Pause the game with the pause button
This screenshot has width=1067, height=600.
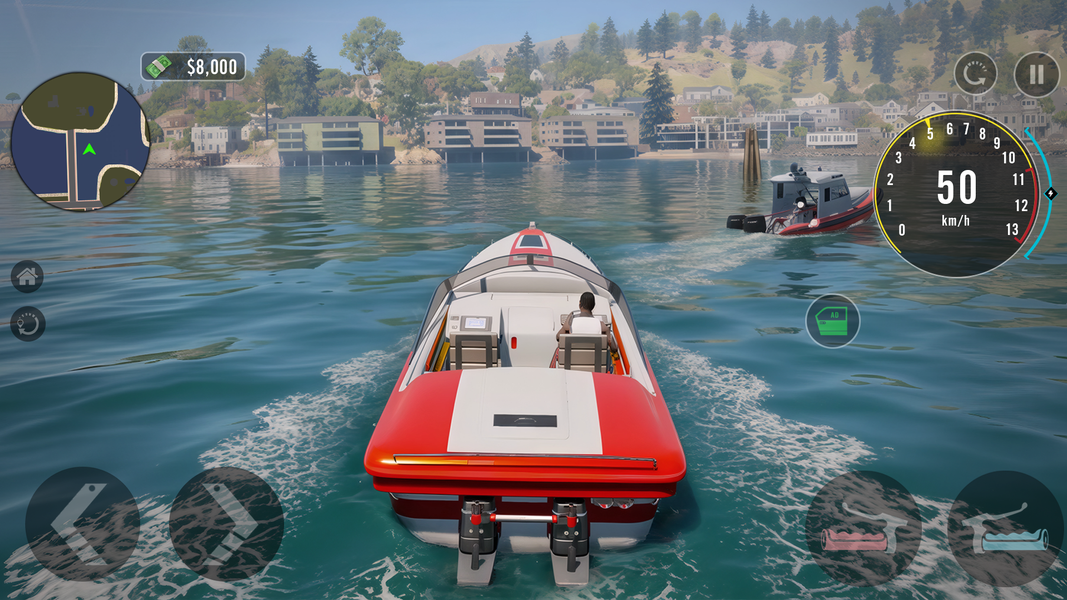pyautogui.click(x=1036, y=74)
